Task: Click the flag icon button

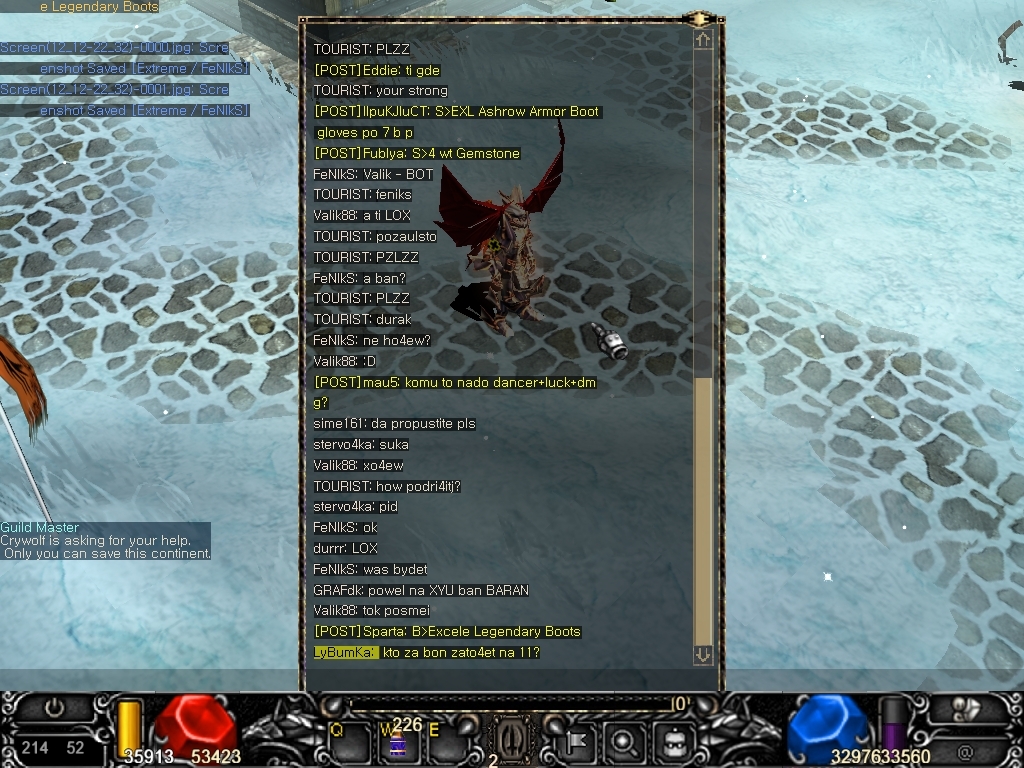Action: (x=577, y=741)
